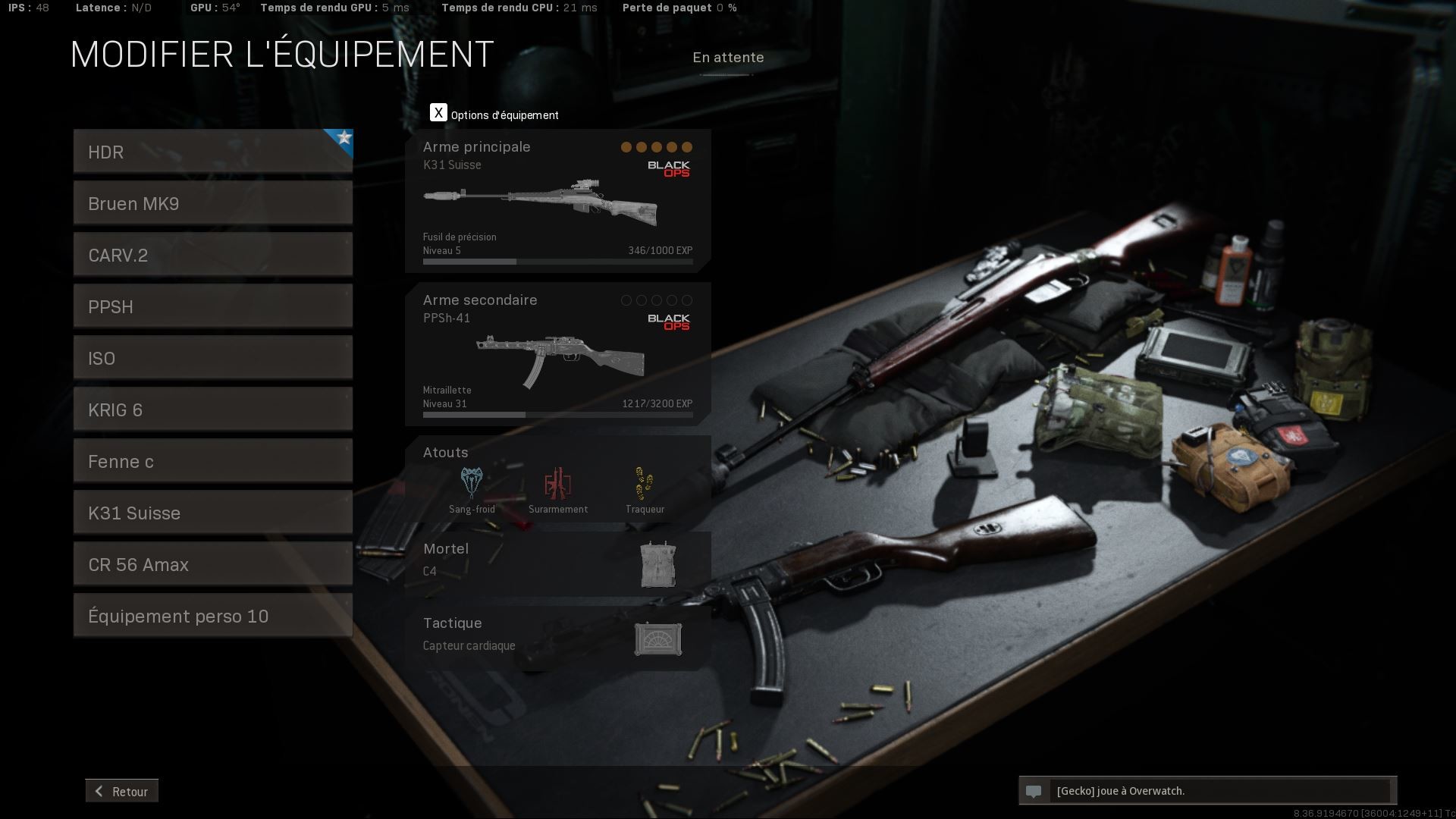Open Équipement perso 10

coord(212,615)
